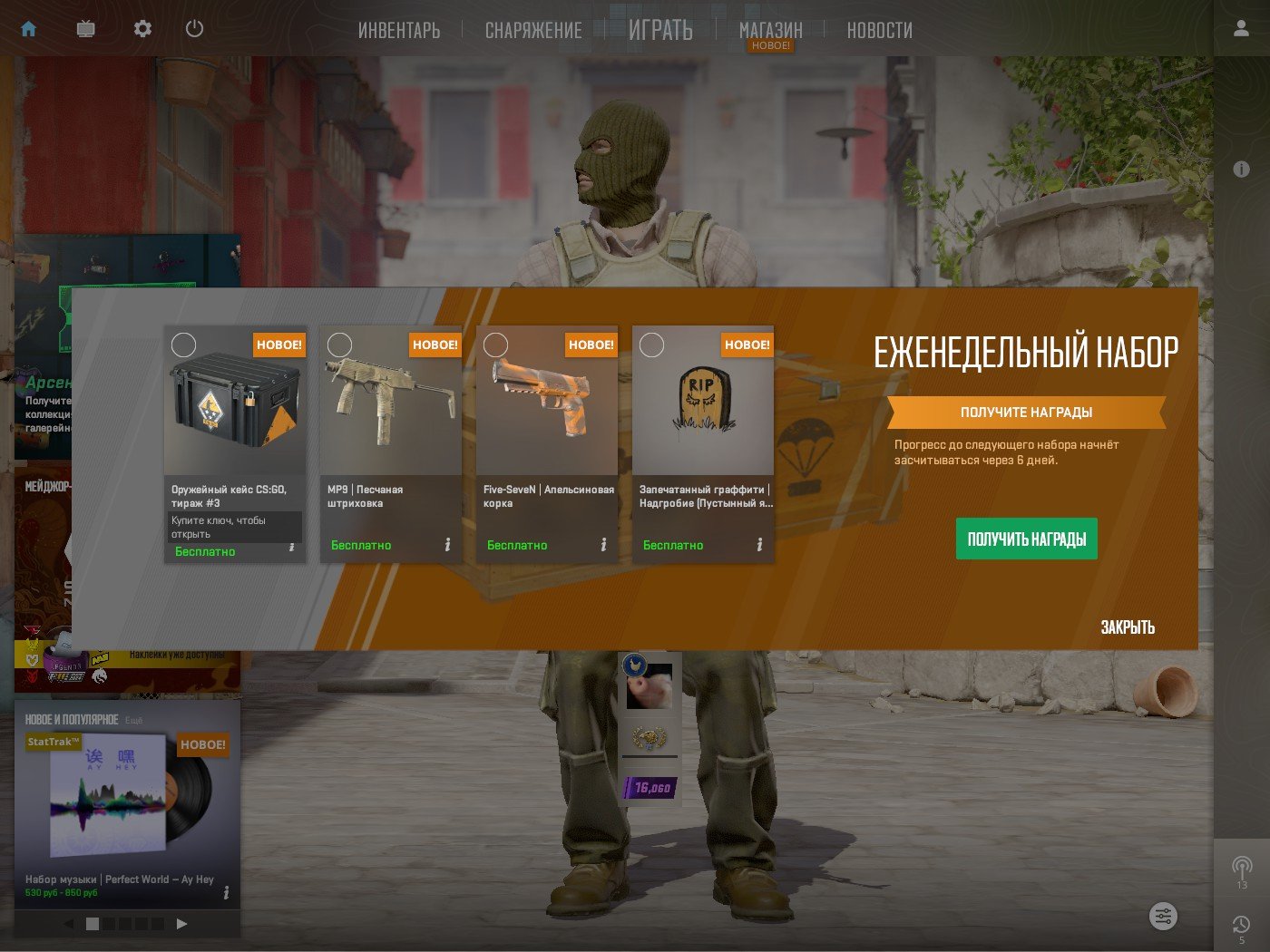Close the weekly drop with ЗАКРЫТЬ
Screen dimensions: 1270x952
pos(1128,627)
